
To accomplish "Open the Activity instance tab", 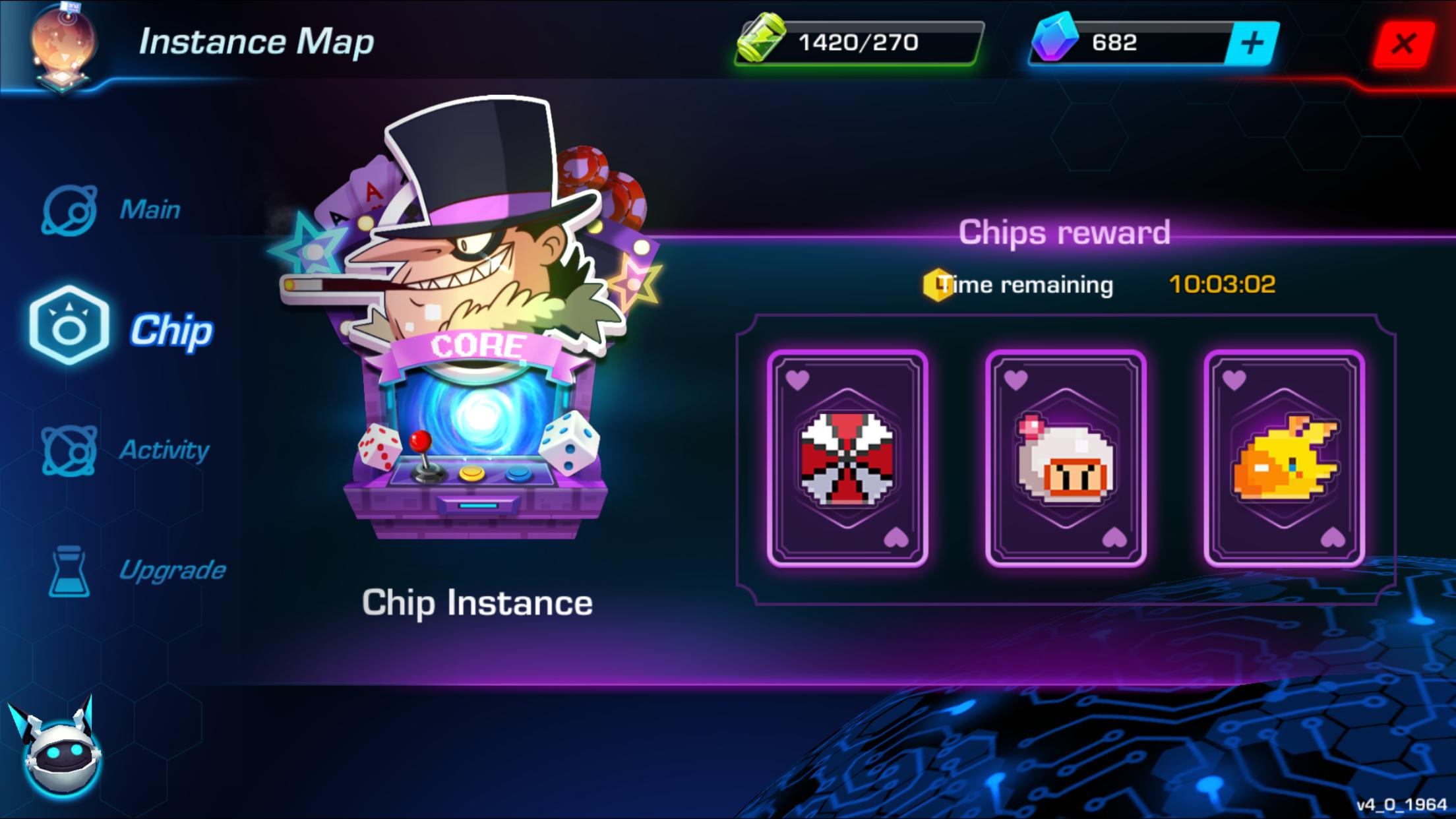I will point(125,450).
